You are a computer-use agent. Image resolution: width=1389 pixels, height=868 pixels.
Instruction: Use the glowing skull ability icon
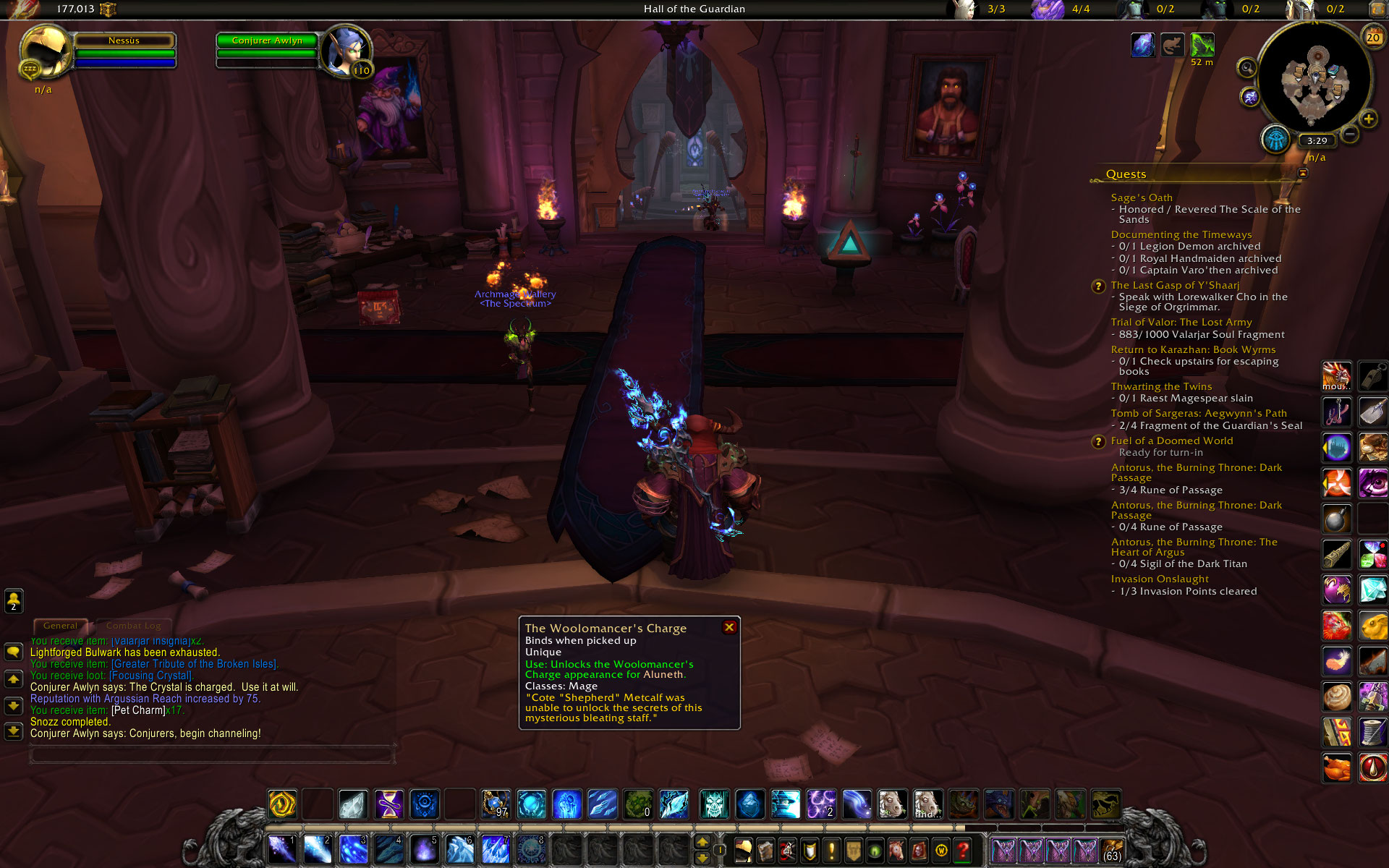click(714, 804)
